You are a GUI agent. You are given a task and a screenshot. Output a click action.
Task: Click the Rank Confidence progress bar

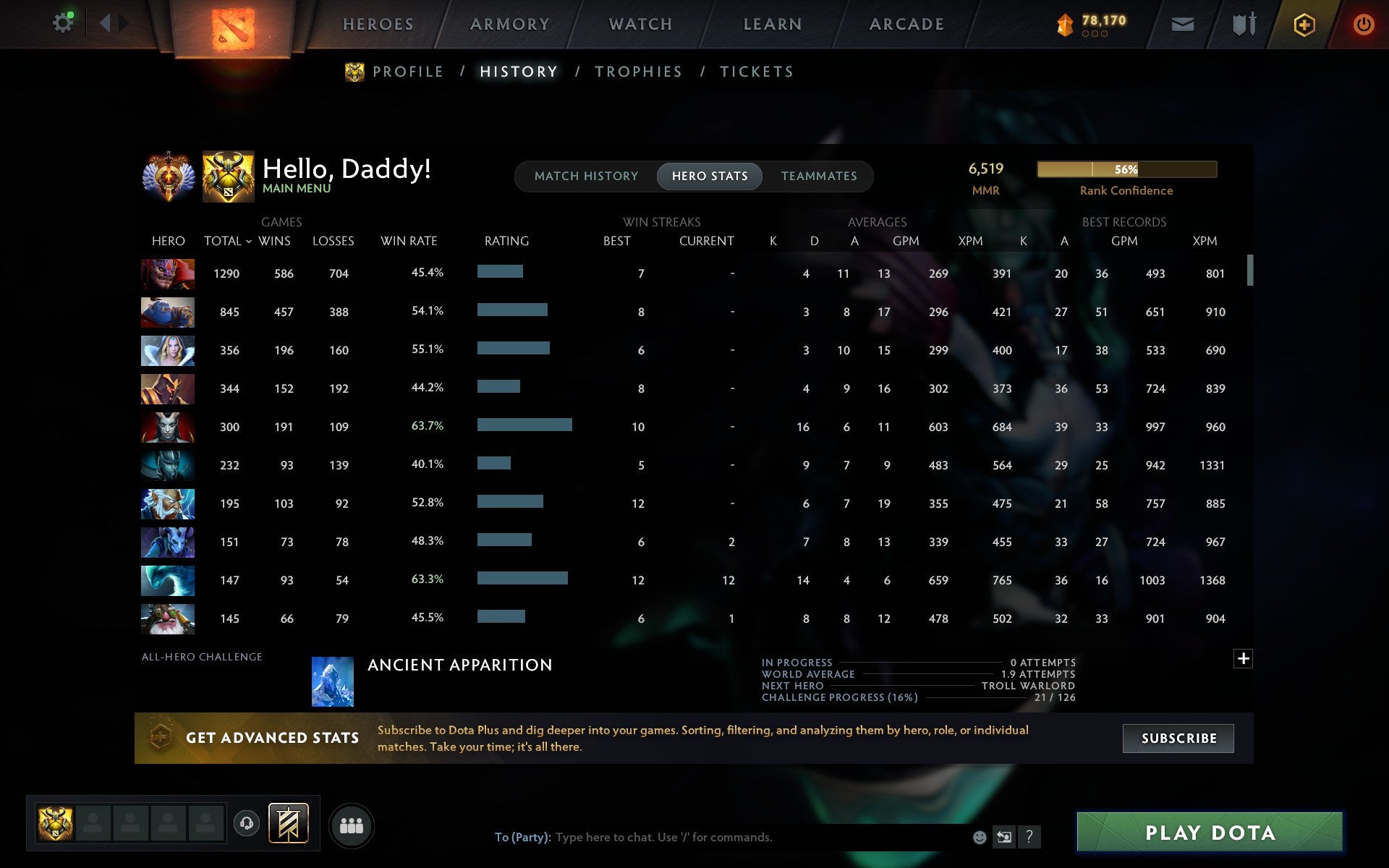[1127, 169]
